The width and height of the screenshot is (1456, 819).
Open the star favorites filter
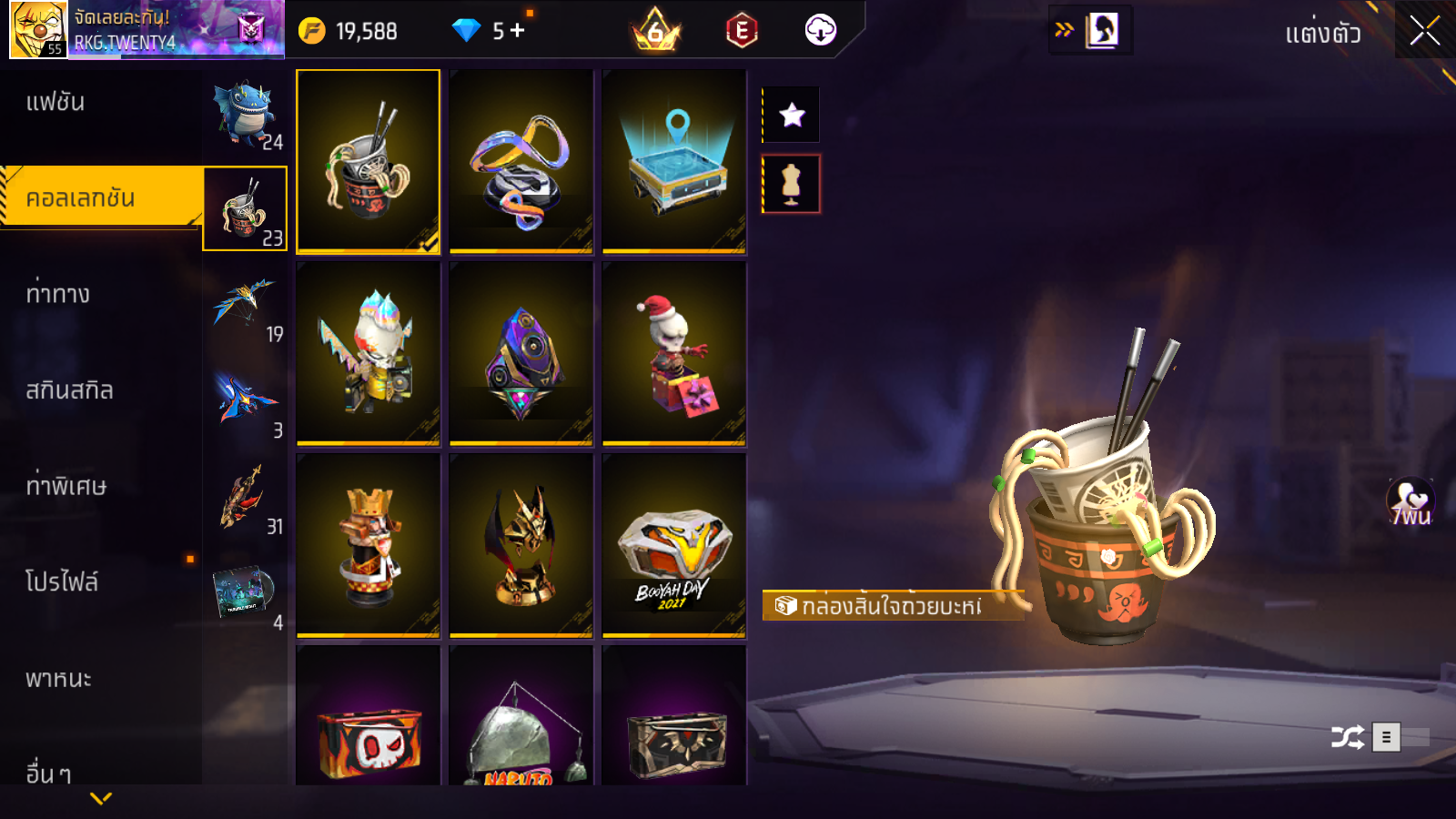click(x=792, y=115)
